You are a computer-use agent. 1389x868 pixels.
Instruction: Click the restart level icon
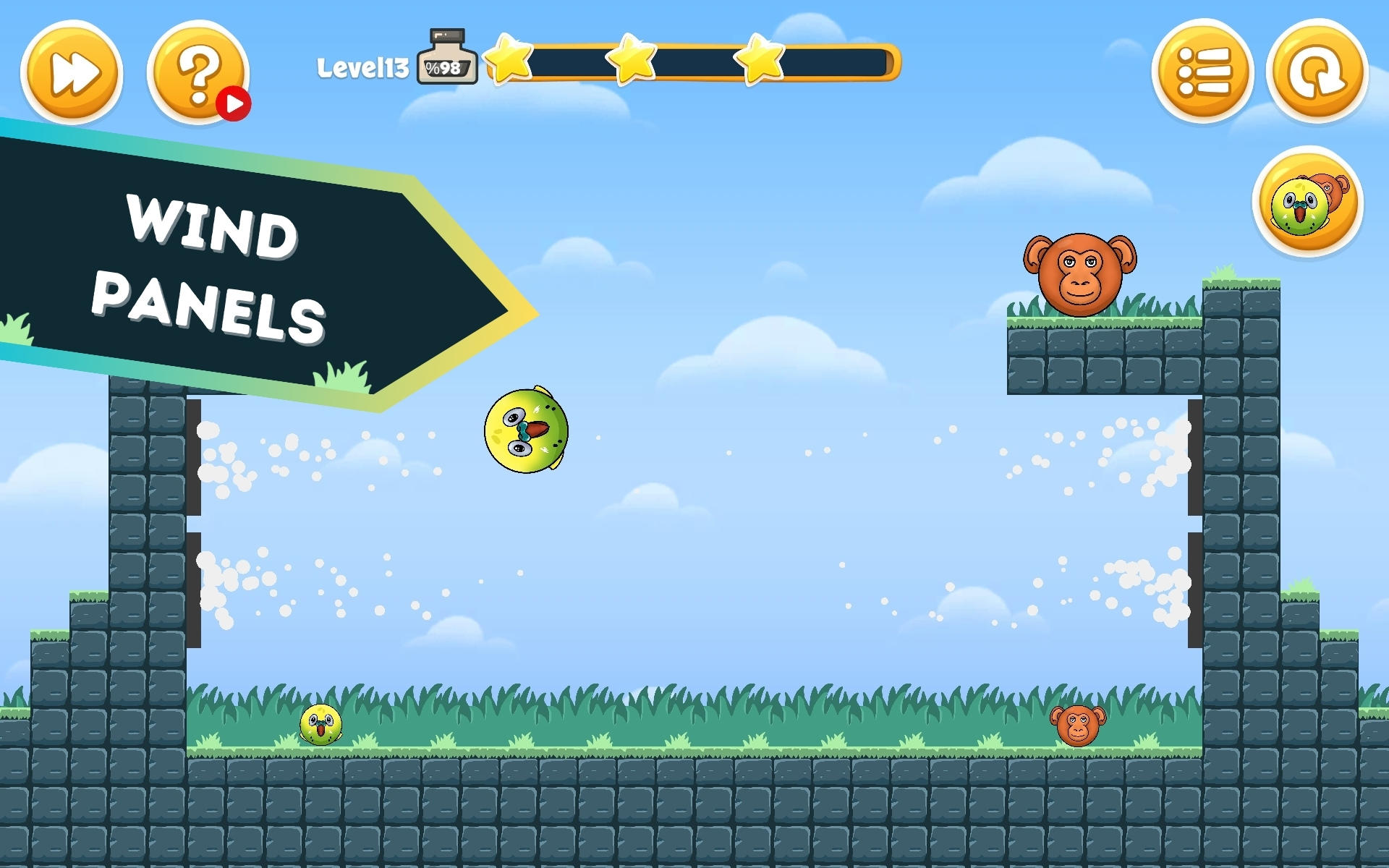pyautogui.click(x=1319, y=71)
